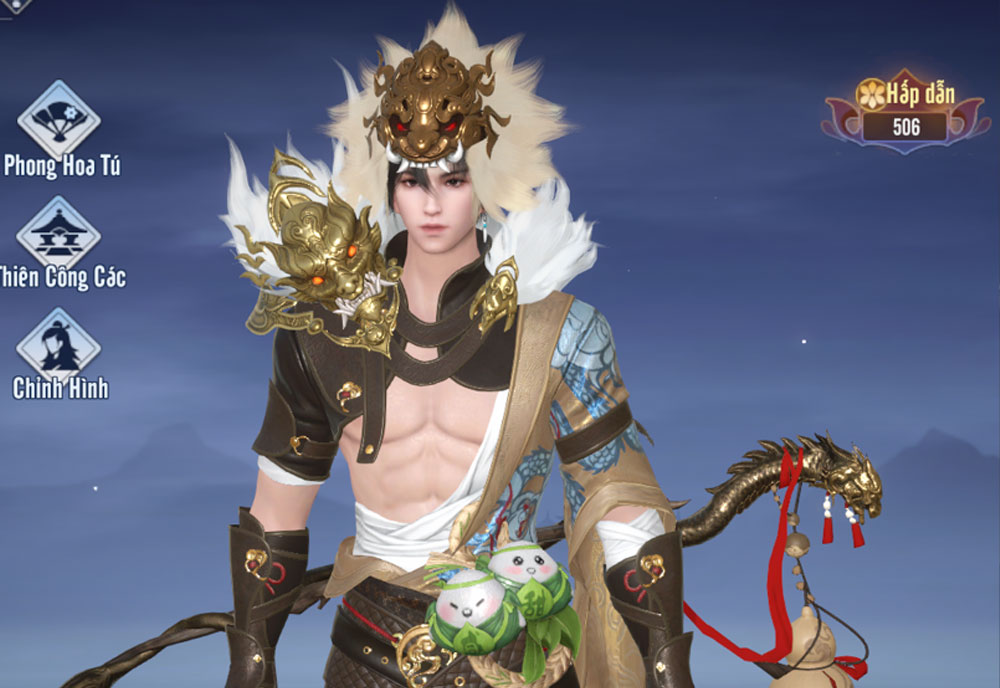The width and height of the screenshot is (1000, 688).
Task: Open the Phong Hoa Tú menu
Action: pyautogui.click(x=59, y=120)
